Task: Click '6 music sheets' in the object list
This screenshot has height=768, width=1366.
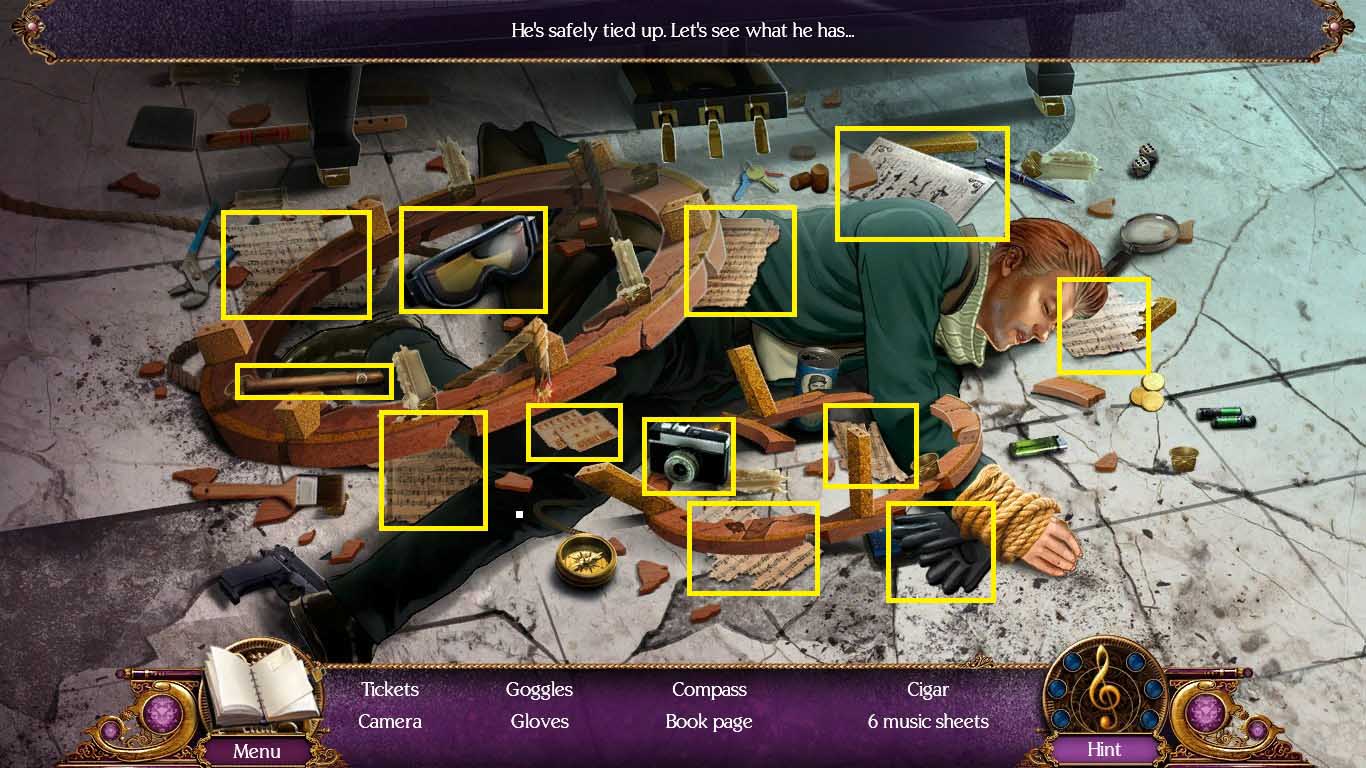Action: point(928,721)
